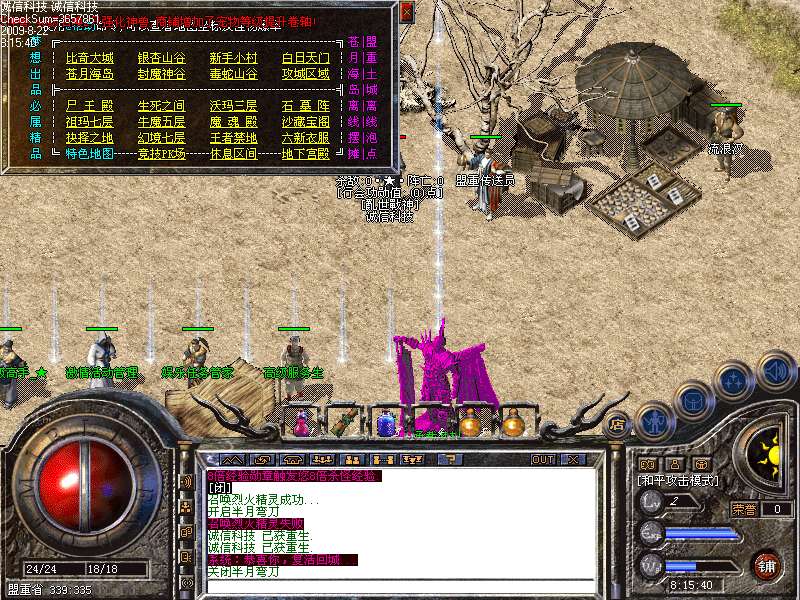Image resolution: width=800 pixels, height=600 pixels.
Task: Enter the 竞技PK场 arena link
Action: coord(162,154)
